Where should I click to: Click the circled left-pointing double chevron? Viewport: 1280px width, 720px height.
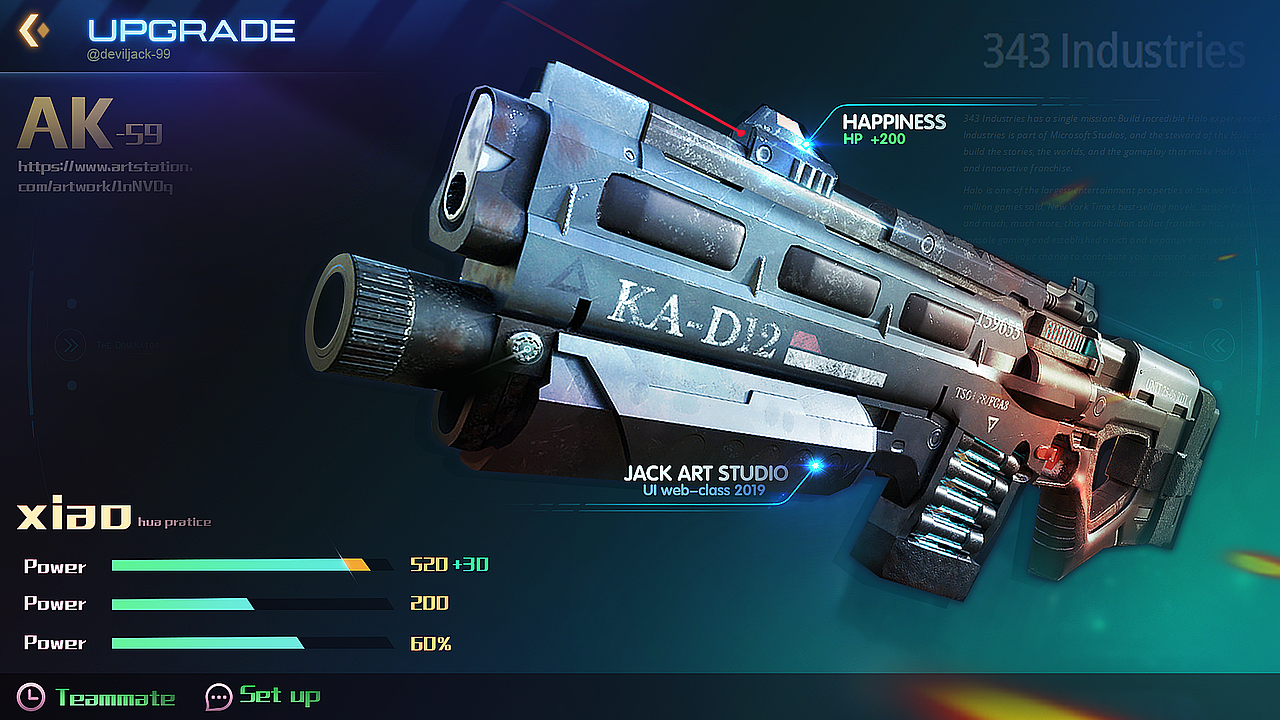[1217, 346]
